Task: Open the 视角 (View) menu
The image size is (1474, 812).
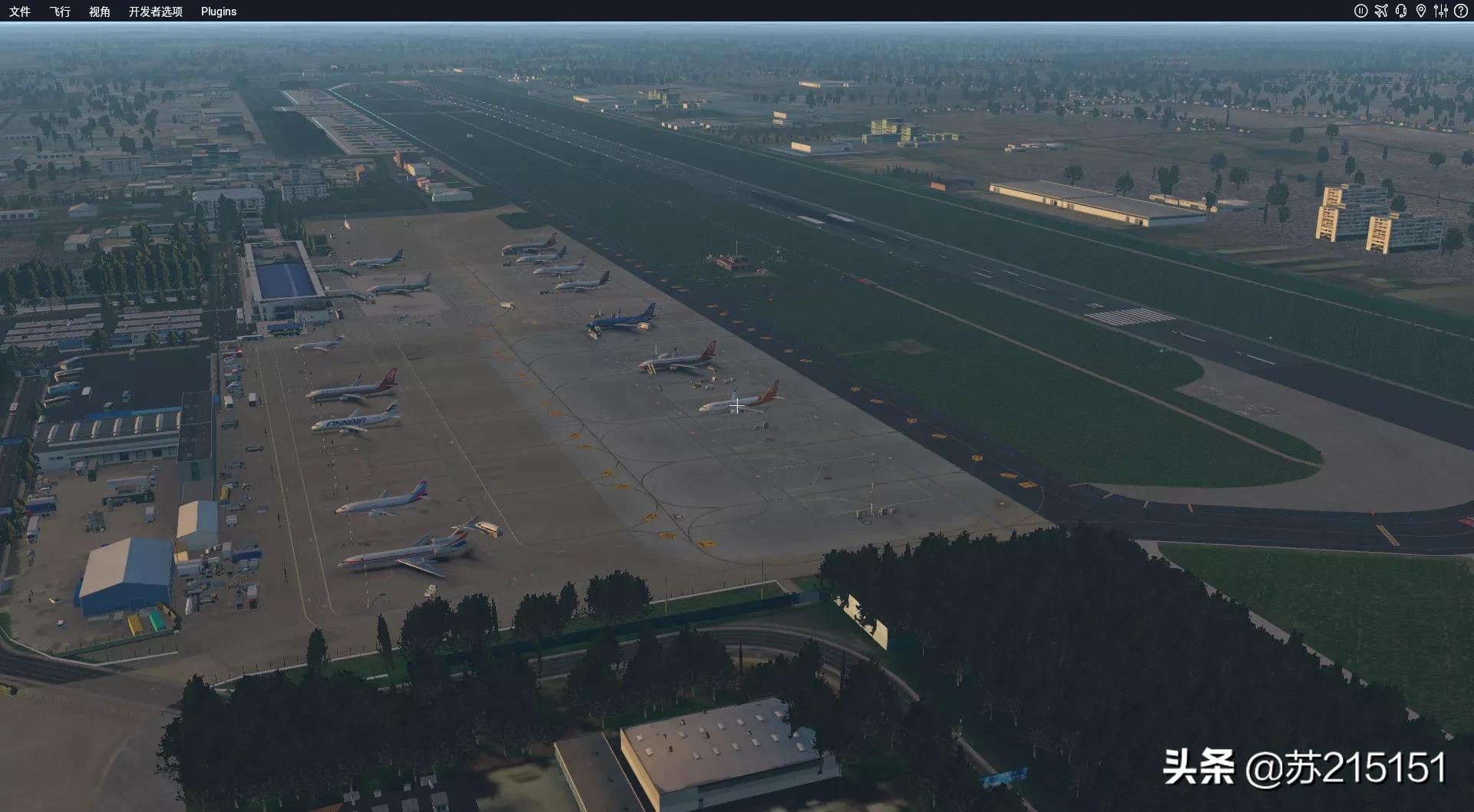Action: click(100, 12)
